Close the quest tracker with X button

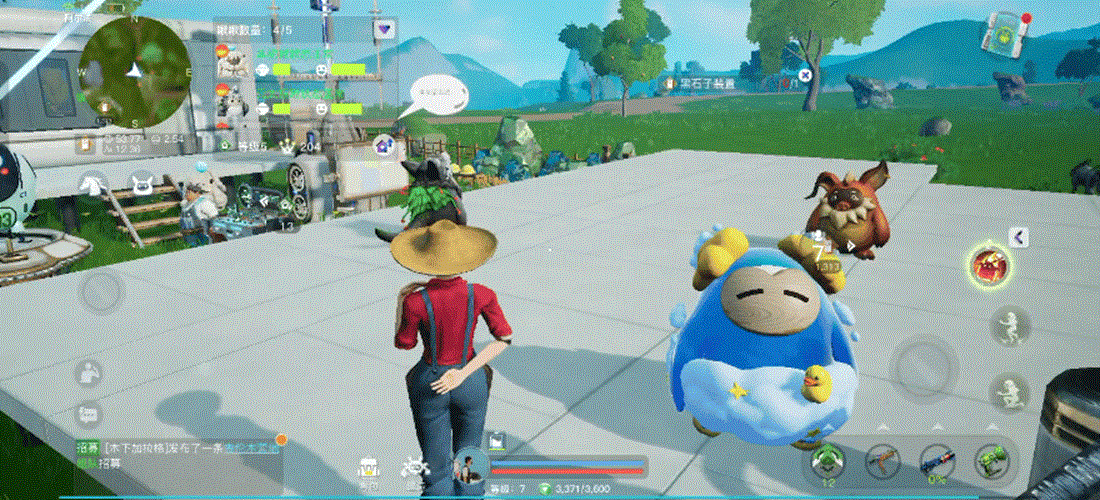pyautogui.click(x=805, y=75)
